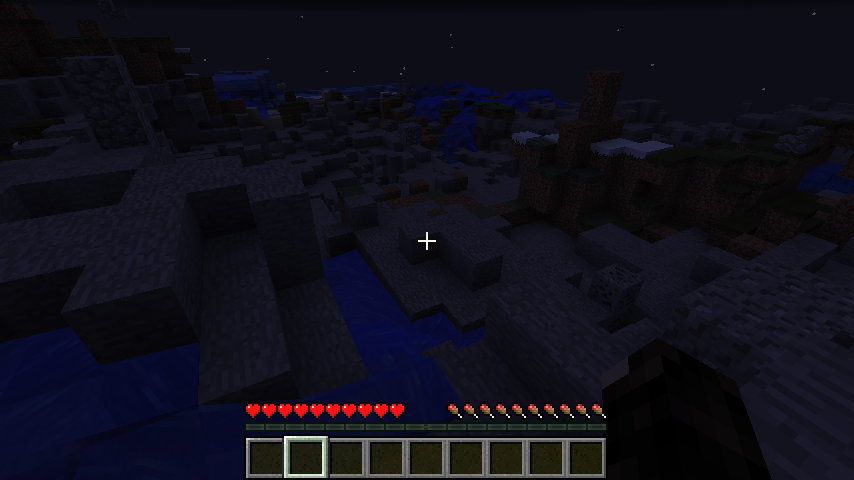Screen dimensions: 854x480
Task: Select the first hotbar slot
Action: click(265, 457)
